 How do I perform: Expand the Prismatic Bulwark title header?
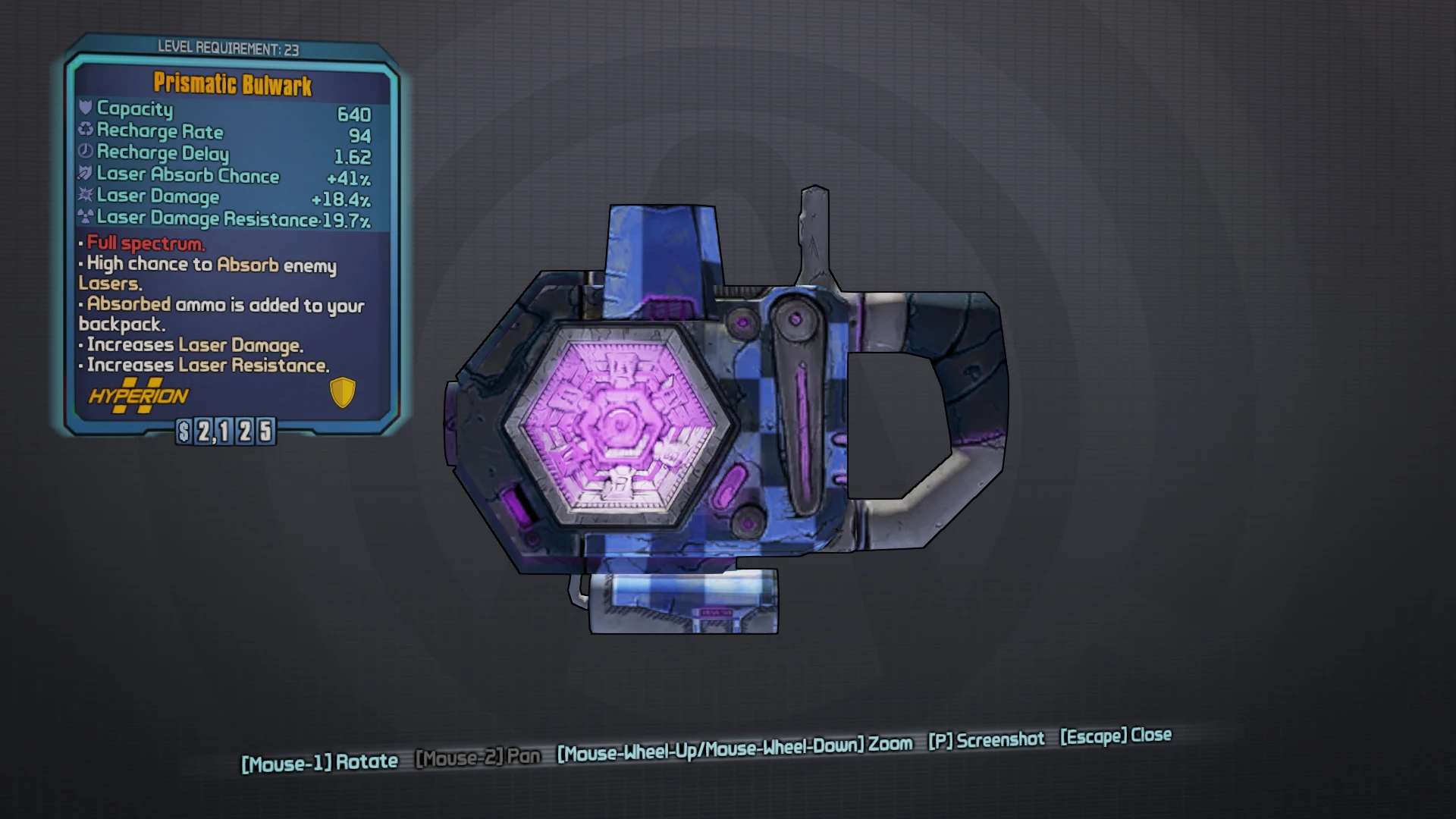[231, 85]
